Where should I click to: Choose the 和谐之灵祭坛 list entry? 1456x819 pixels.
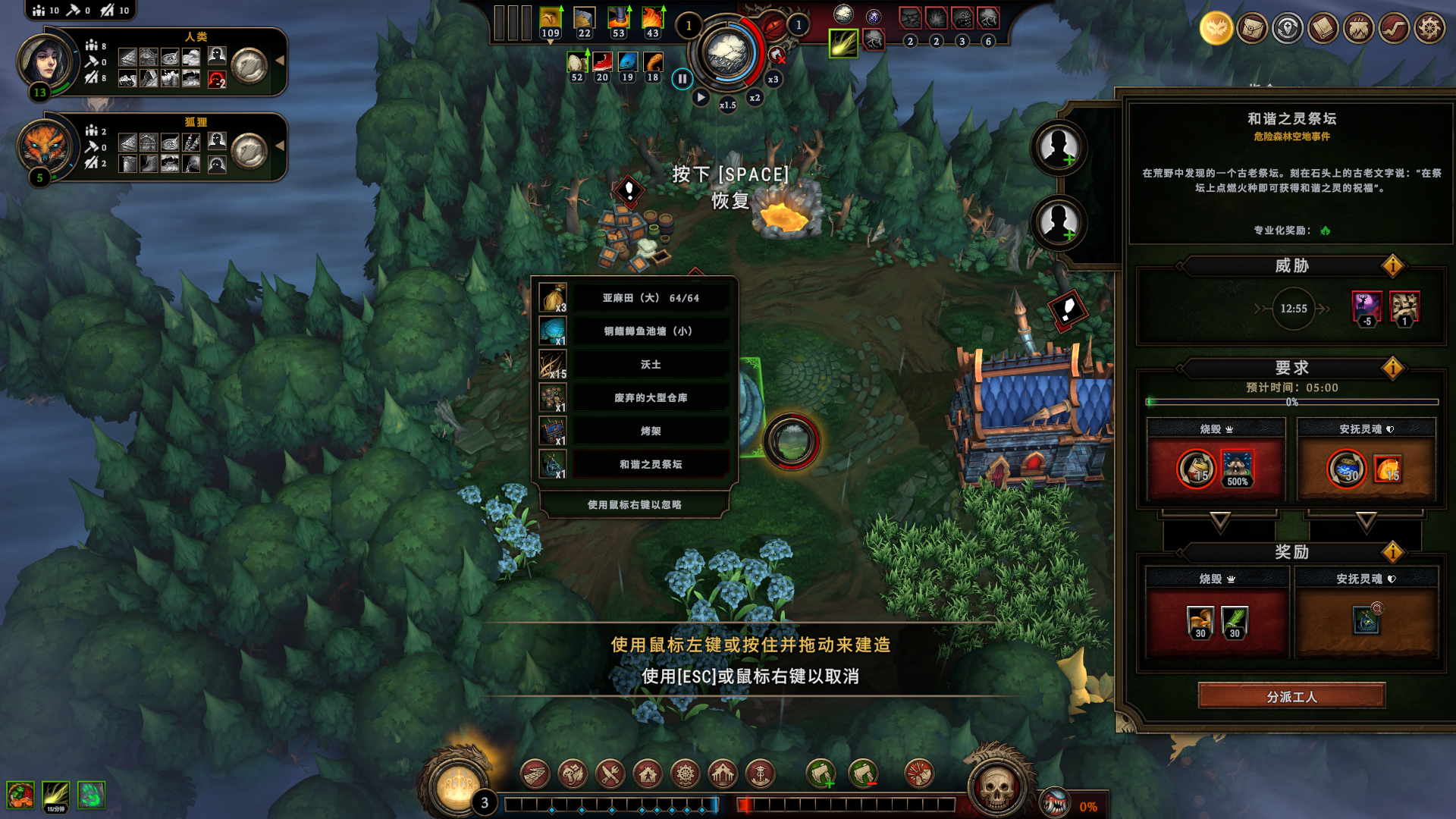(651, 465)
